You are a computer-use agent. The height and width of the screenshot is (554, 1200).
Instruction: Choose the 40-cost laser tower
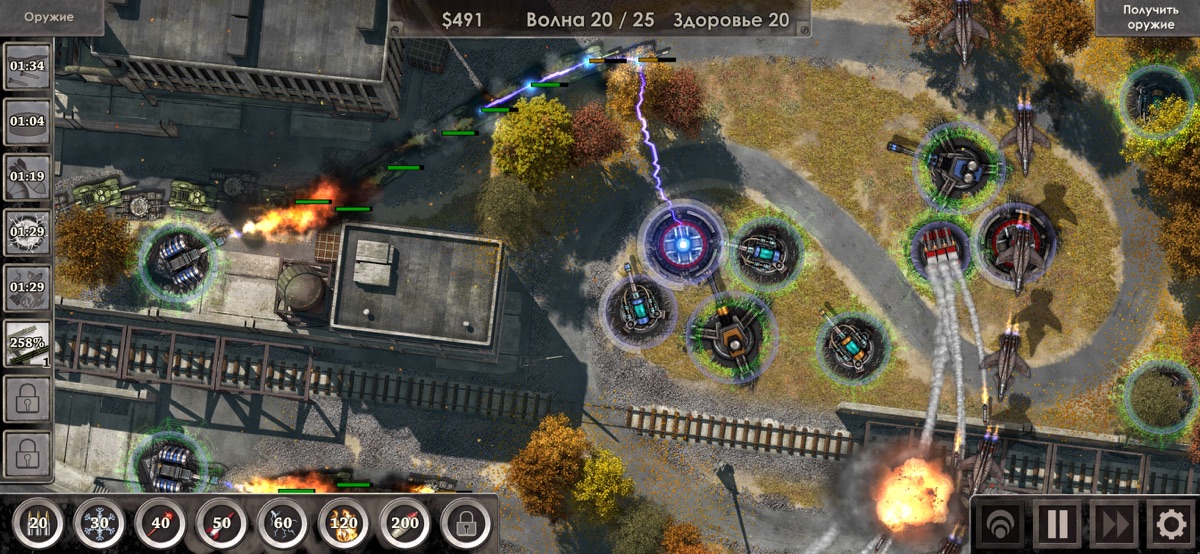[161, 521]
